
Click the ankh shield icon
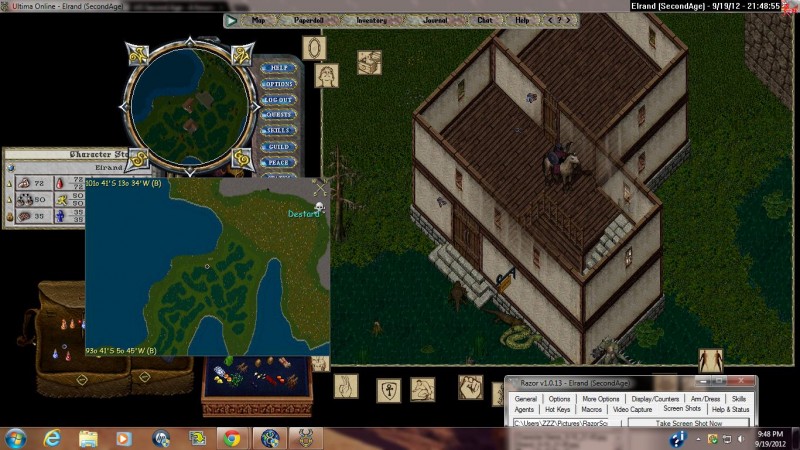tap(388, 390)
